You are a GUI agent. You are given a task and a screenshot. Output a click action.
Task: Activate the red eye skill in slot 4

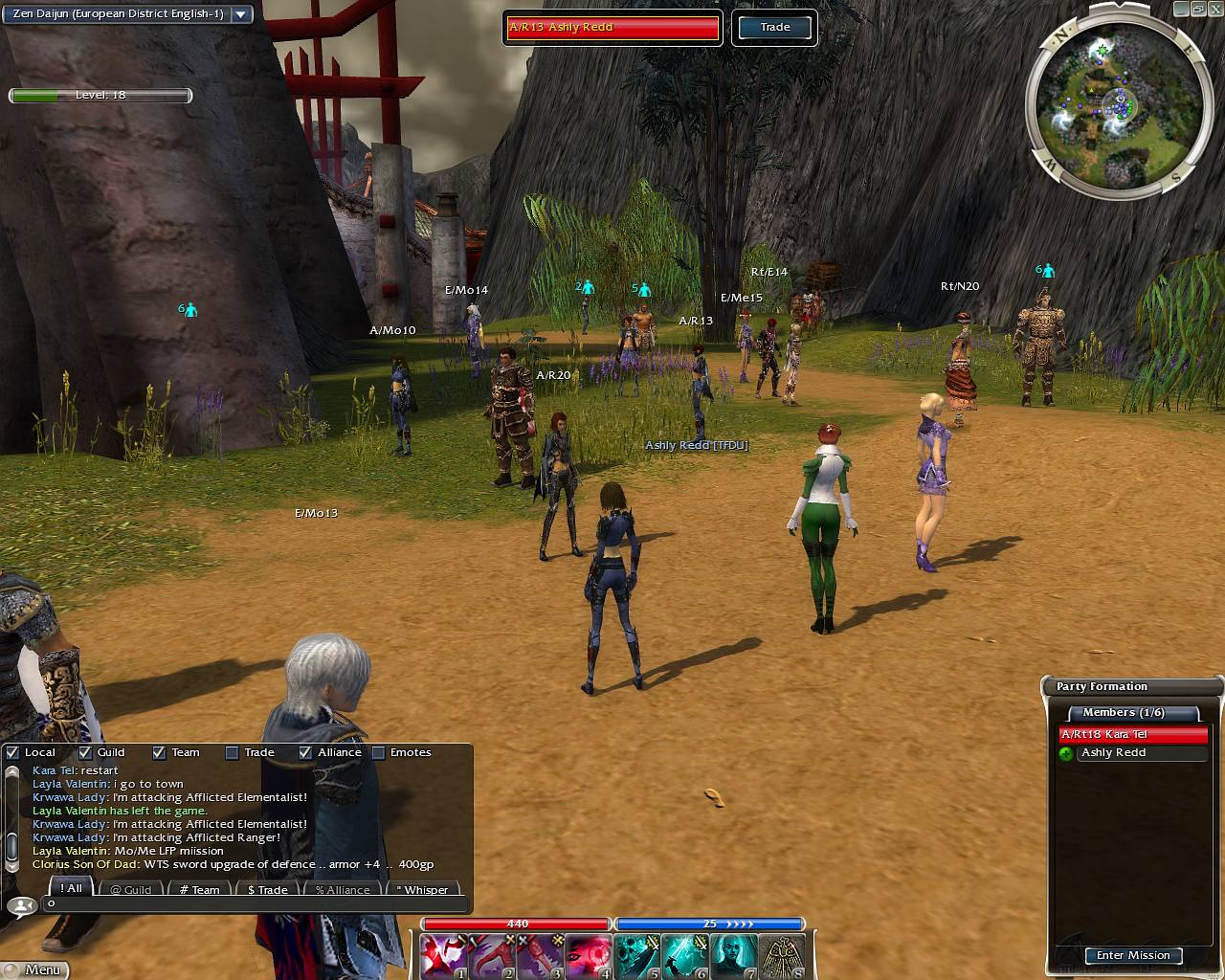[x=589, y=955]
